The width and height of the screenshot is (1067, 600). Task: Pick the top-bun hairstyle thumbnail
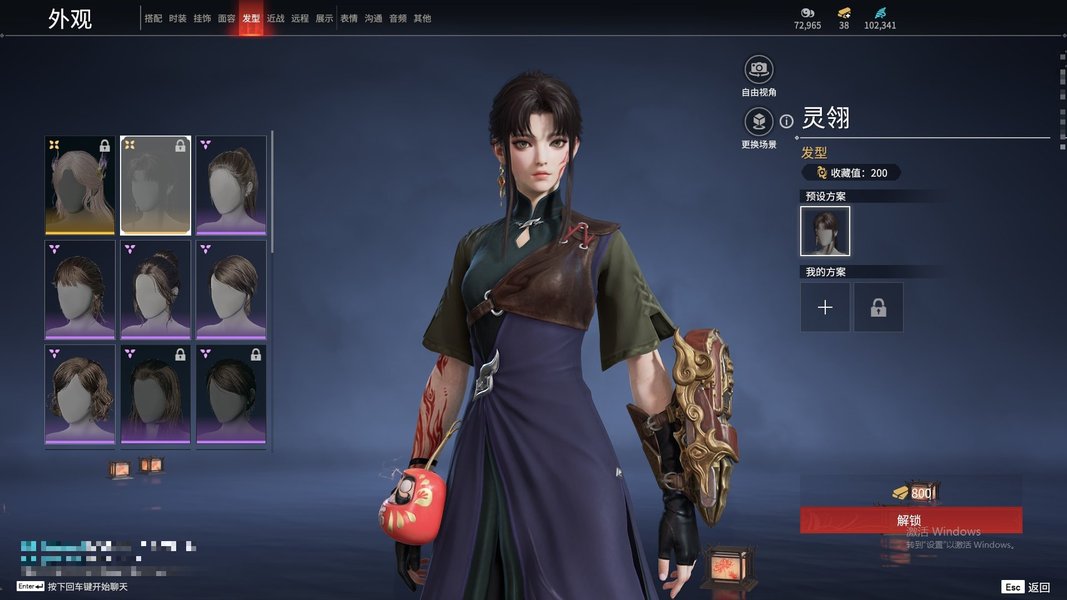[x=155, y=289]
